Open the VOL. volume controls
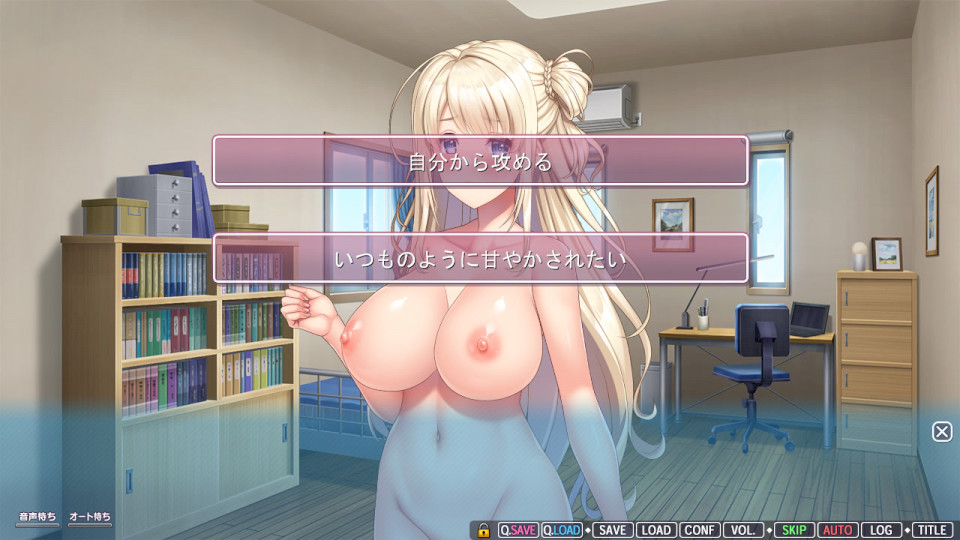Image resolution: width=960 pixels, height=540 pixels. coord(744,530)
